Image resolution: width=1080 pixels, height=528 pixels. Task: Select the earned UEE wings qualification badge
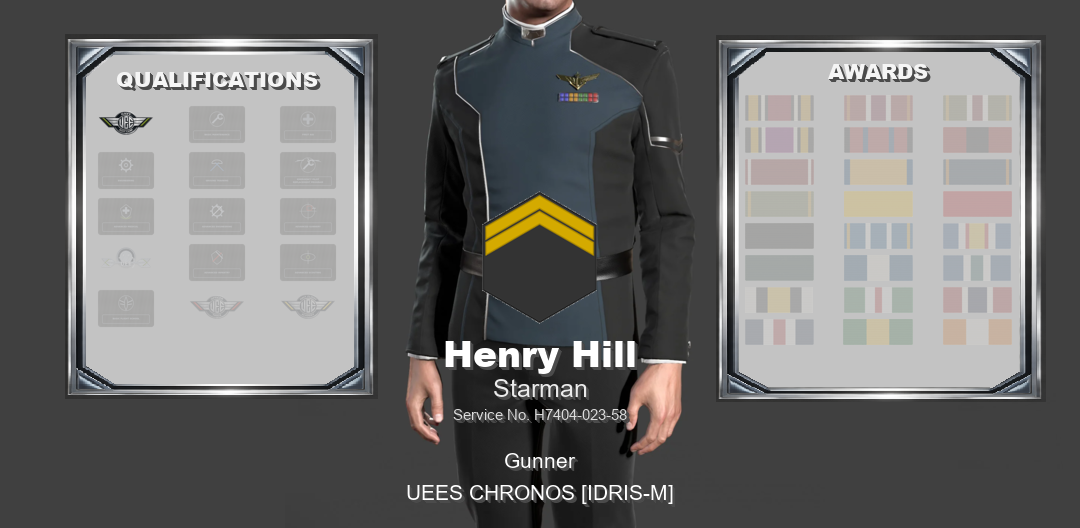(126, 124)
